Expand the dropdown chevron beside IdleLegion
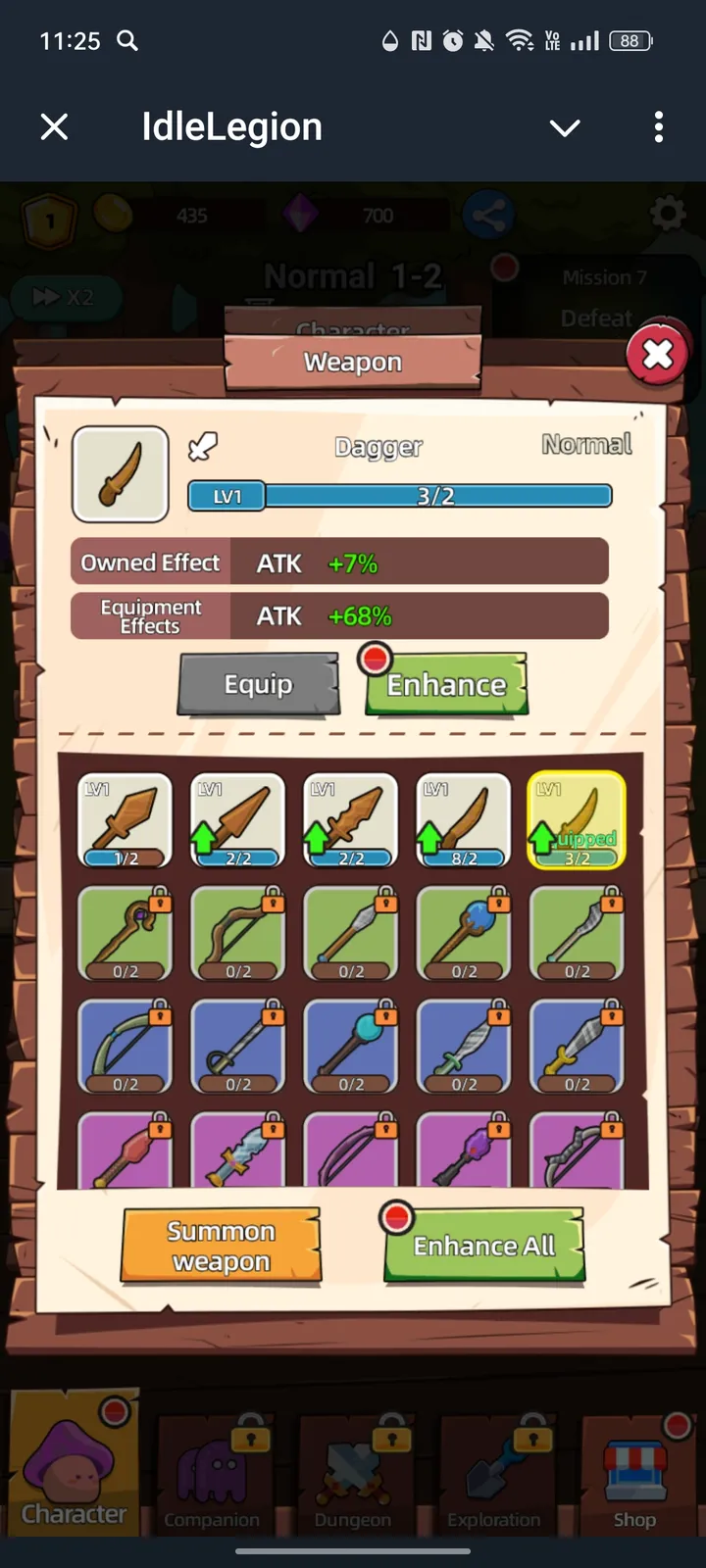Screen dimensions: 706x1568 565,127
